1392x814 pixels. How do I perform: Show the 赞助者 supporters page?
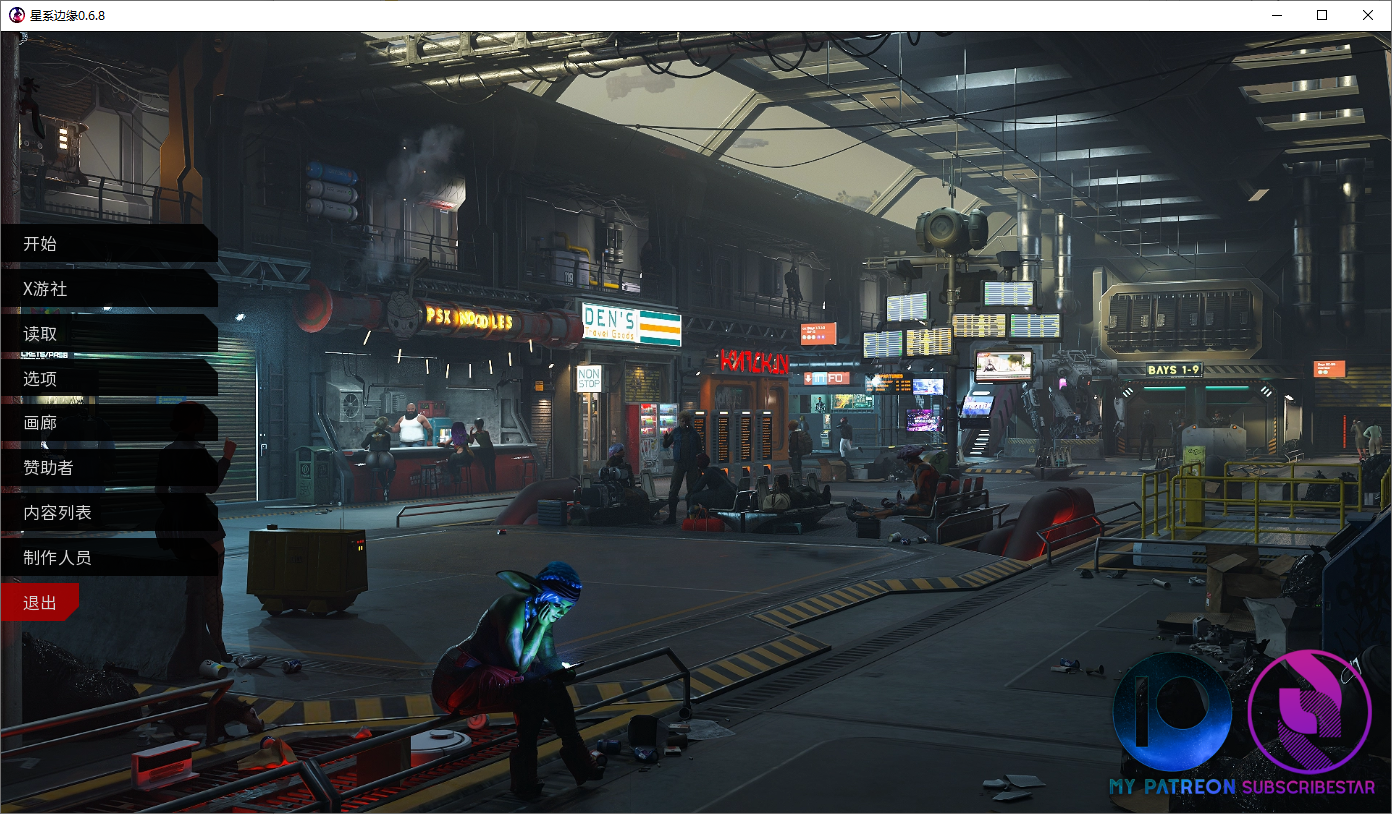click(48, 467)
